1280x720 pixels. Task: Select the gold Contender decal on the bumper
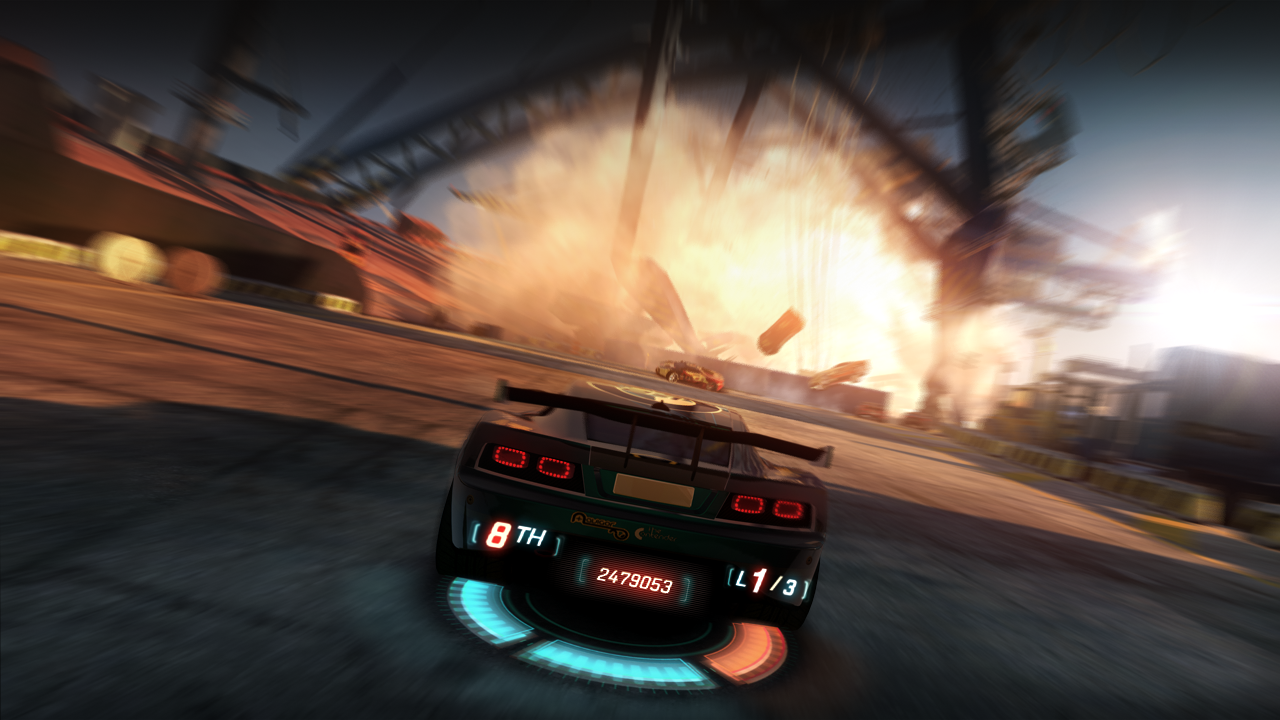coord(656,536)
